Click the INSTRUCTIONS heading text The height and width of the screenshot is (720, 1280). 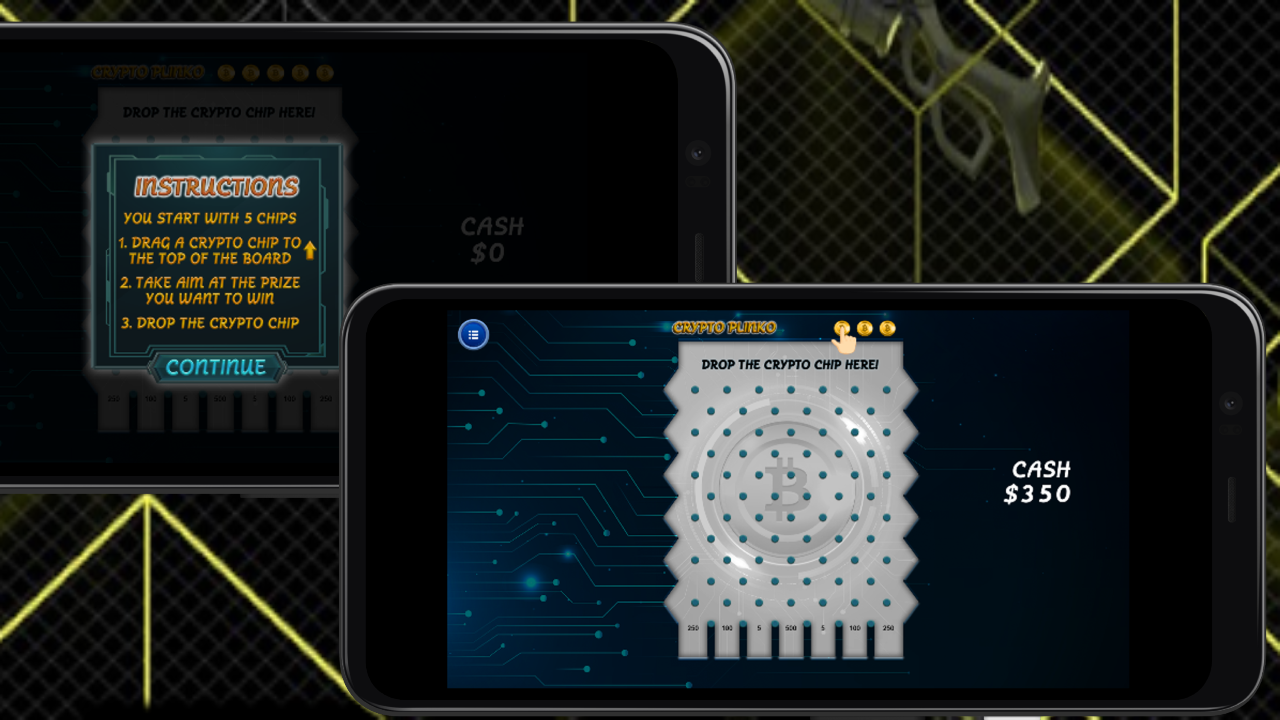[216, 184]
